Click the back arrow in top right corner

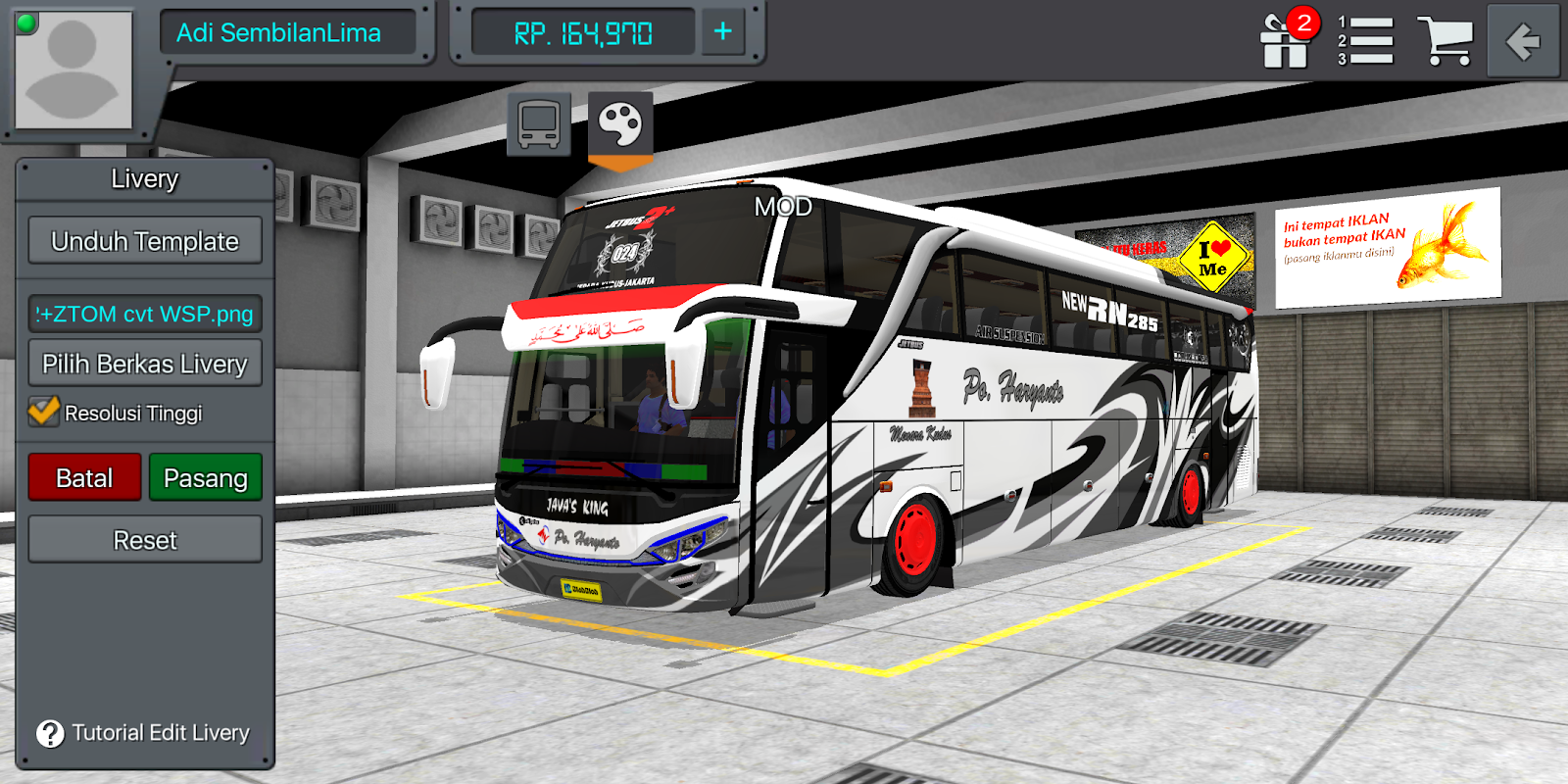point(1523,39)
